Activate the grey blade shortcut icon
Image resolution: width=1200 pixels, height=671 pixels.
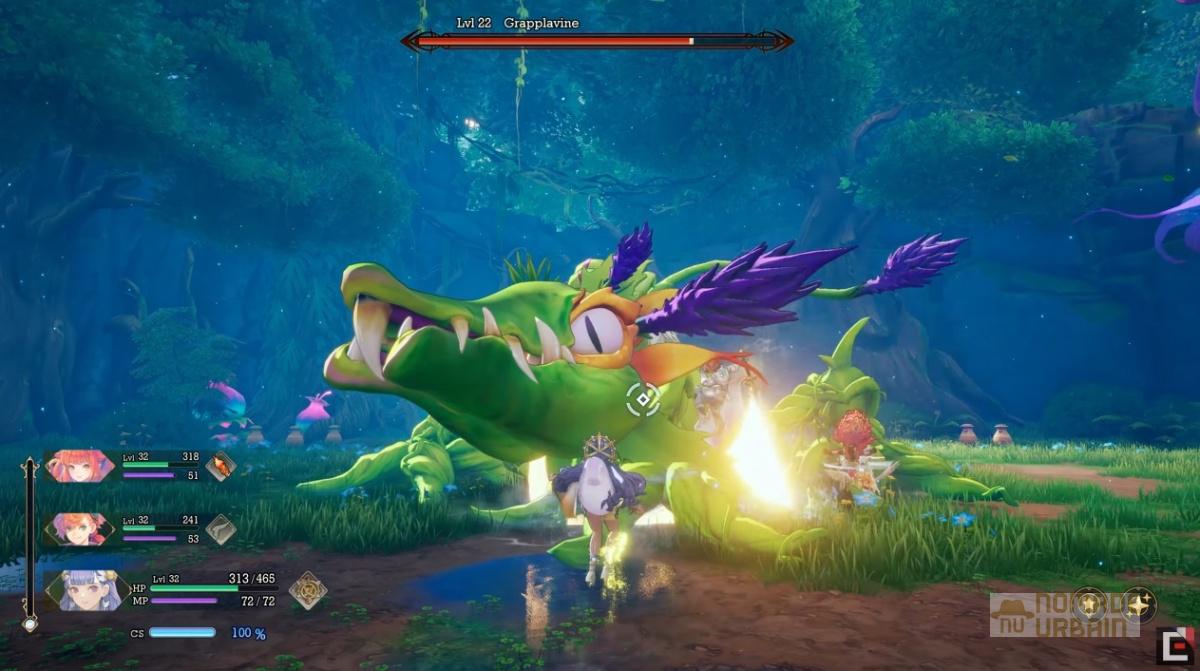click(x=221, y=529)
